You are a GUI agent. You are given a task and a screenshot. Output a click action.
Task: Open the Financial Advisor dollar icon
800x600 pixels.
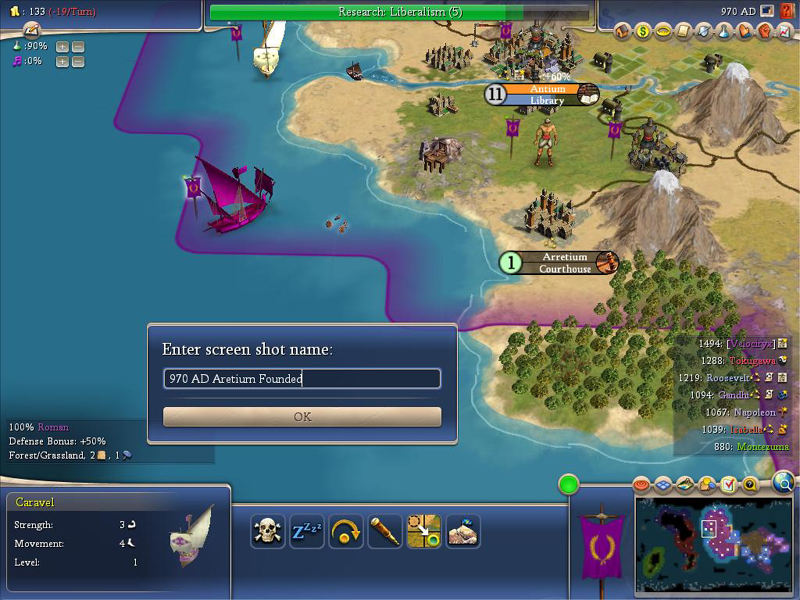(x=643, y=31)
